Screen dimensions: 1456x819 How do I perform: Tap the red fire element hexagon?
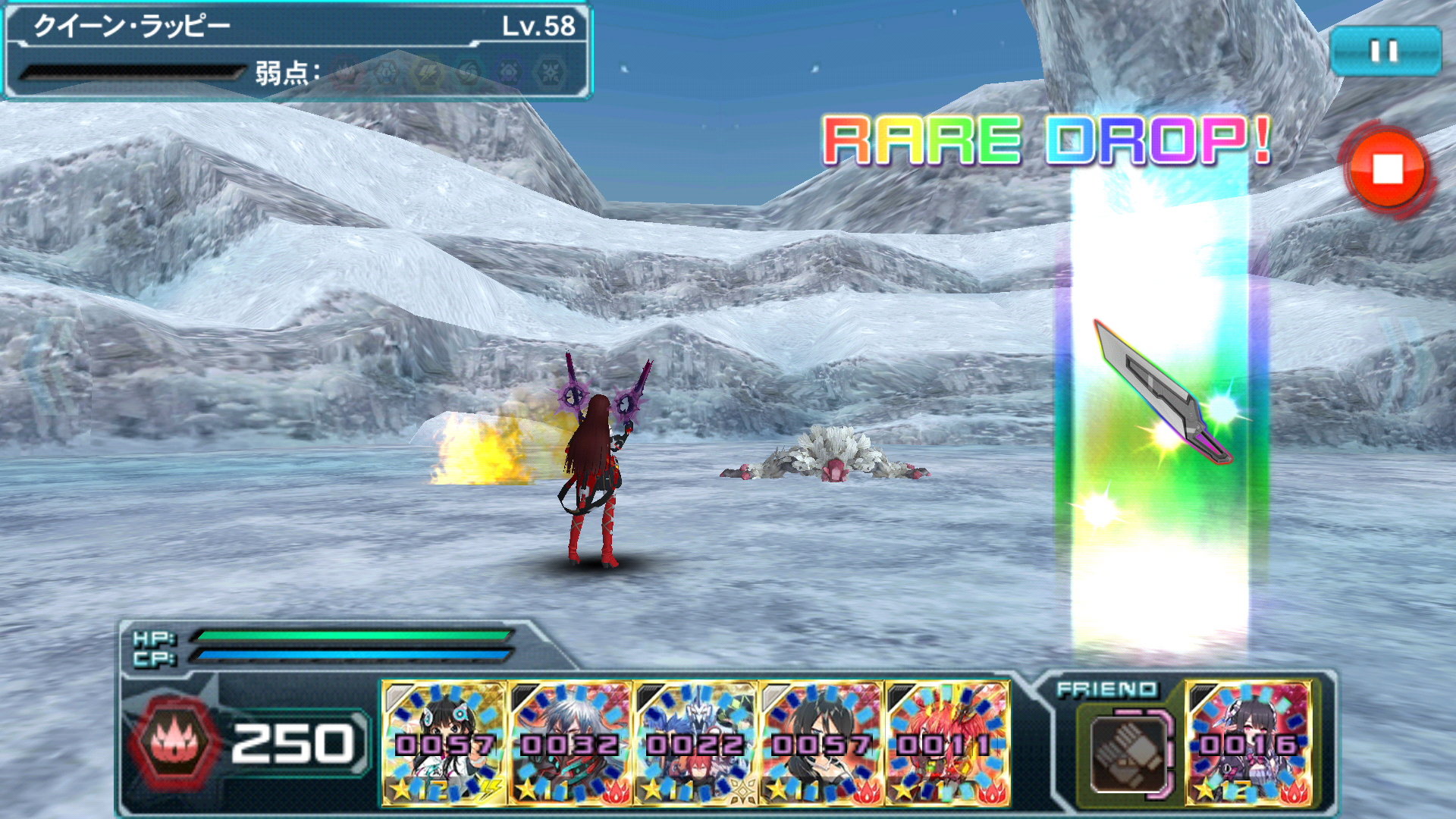(x=175, y=743)
